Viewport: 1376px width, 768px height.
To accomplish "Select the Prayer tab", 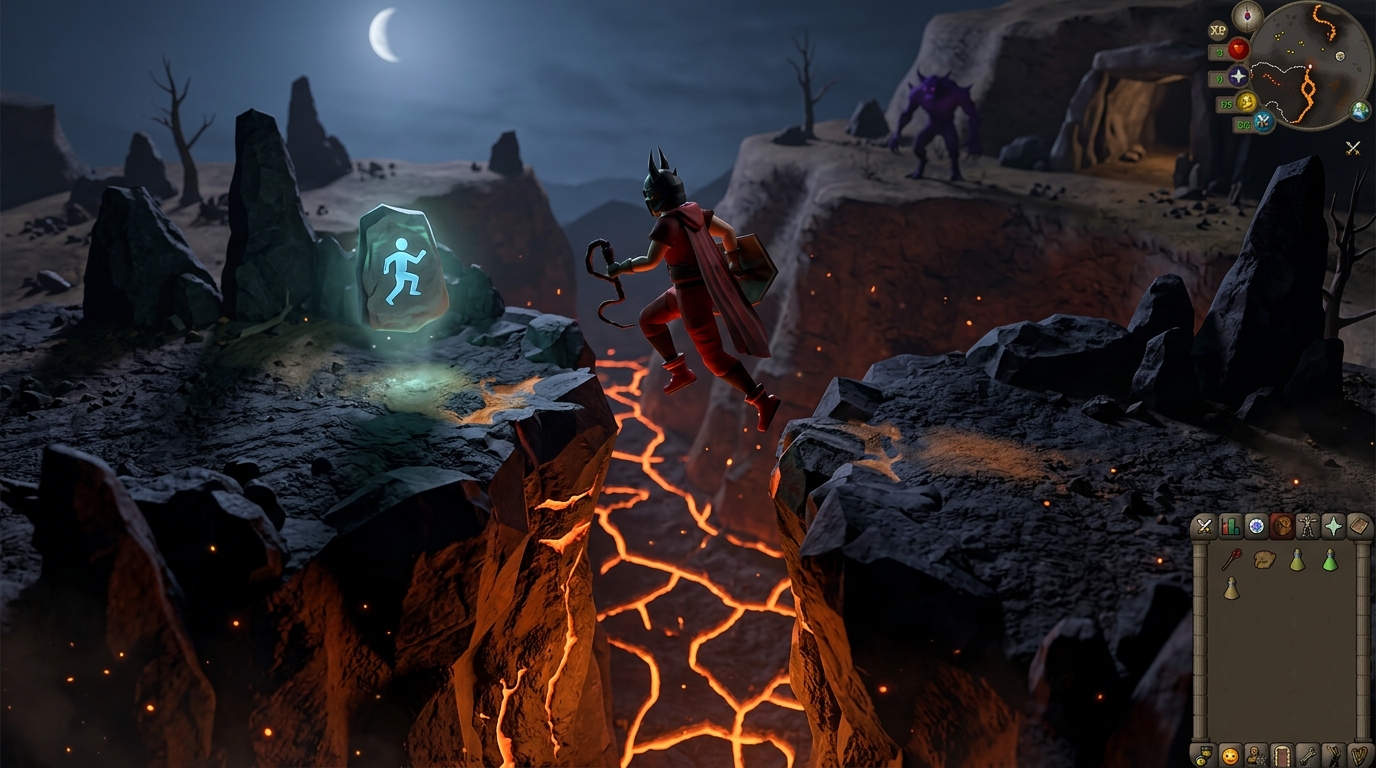I will (x=1333, y=524).
